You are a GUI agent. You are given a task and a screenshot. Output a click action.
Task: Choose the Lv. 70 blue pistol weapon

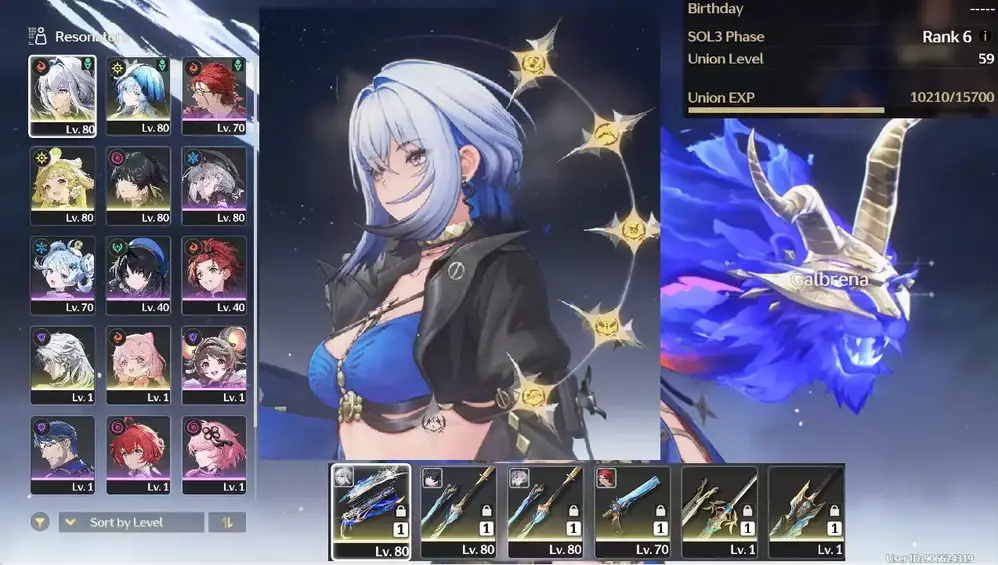pos(632,511)
